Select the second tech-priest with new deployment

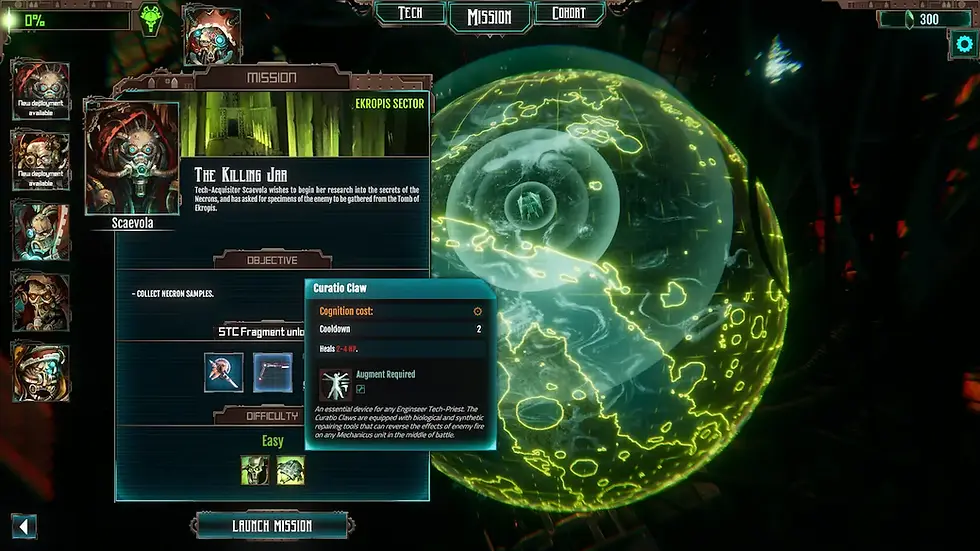41,160
